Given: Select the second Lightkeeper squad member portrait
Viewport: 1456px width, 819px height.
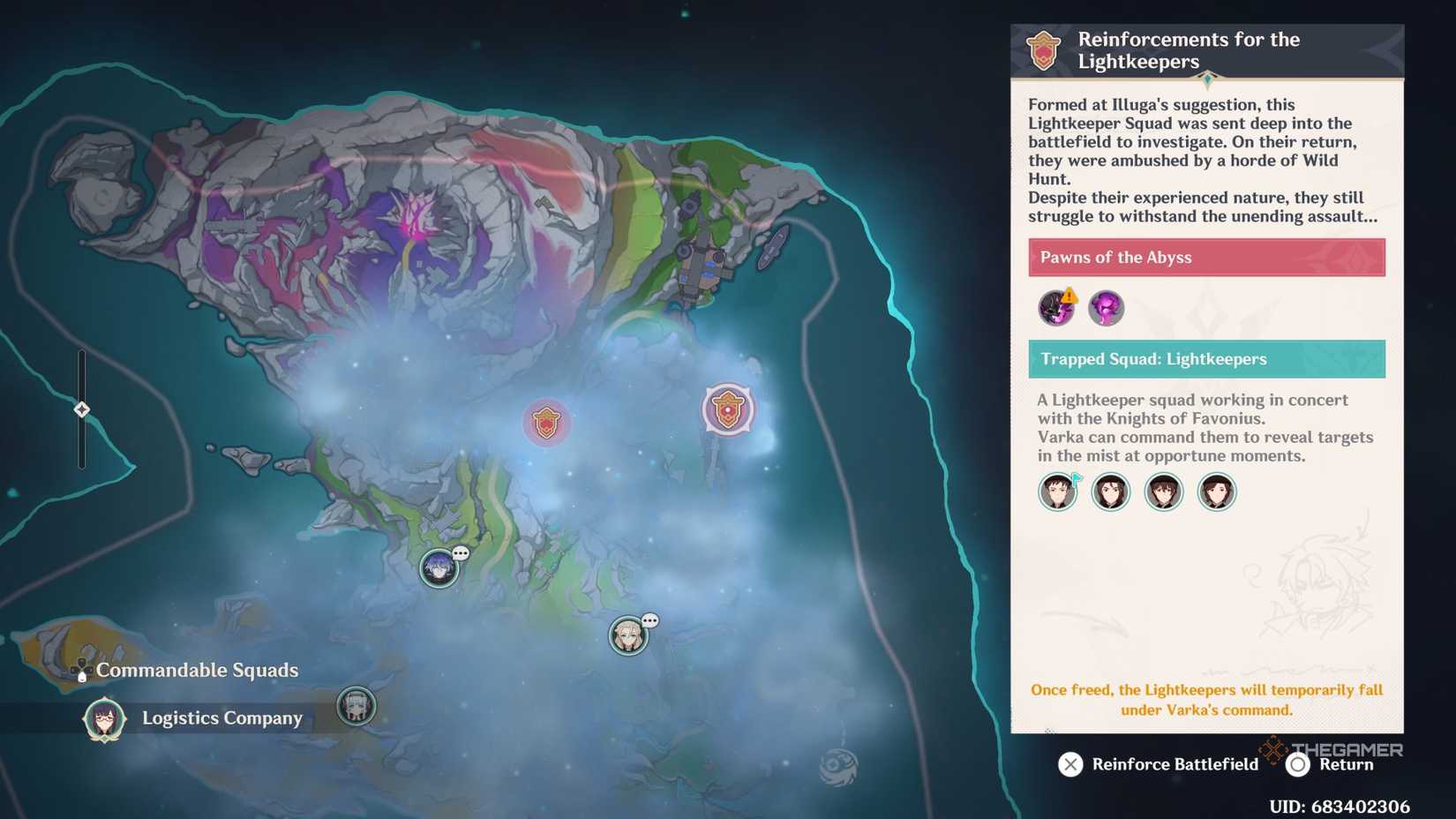Looking at the screenshot, I should click(x=1110, y=492).
